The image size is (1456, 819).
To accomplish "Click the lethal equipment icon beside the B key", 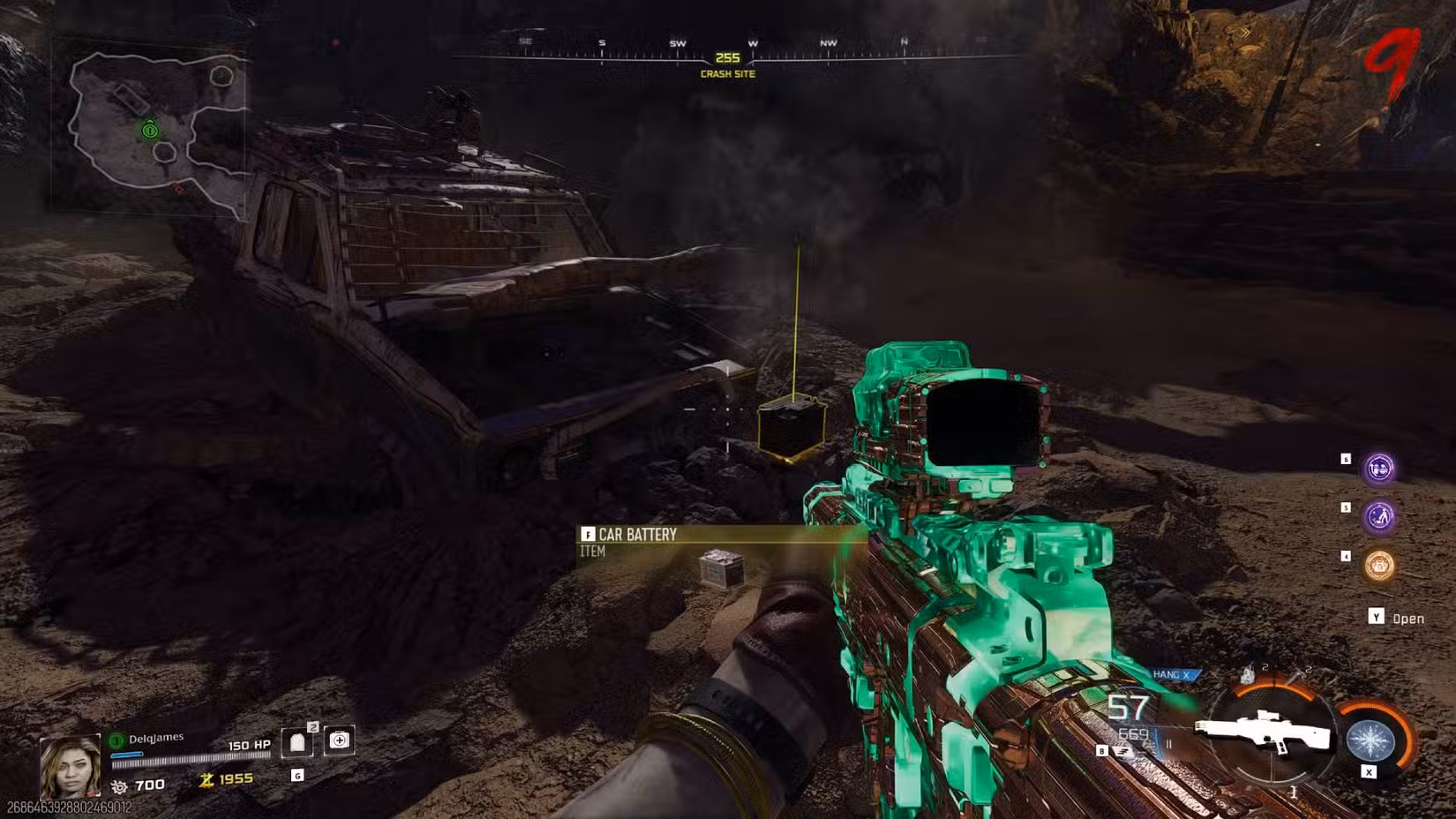I will [x=1122, y=750].
